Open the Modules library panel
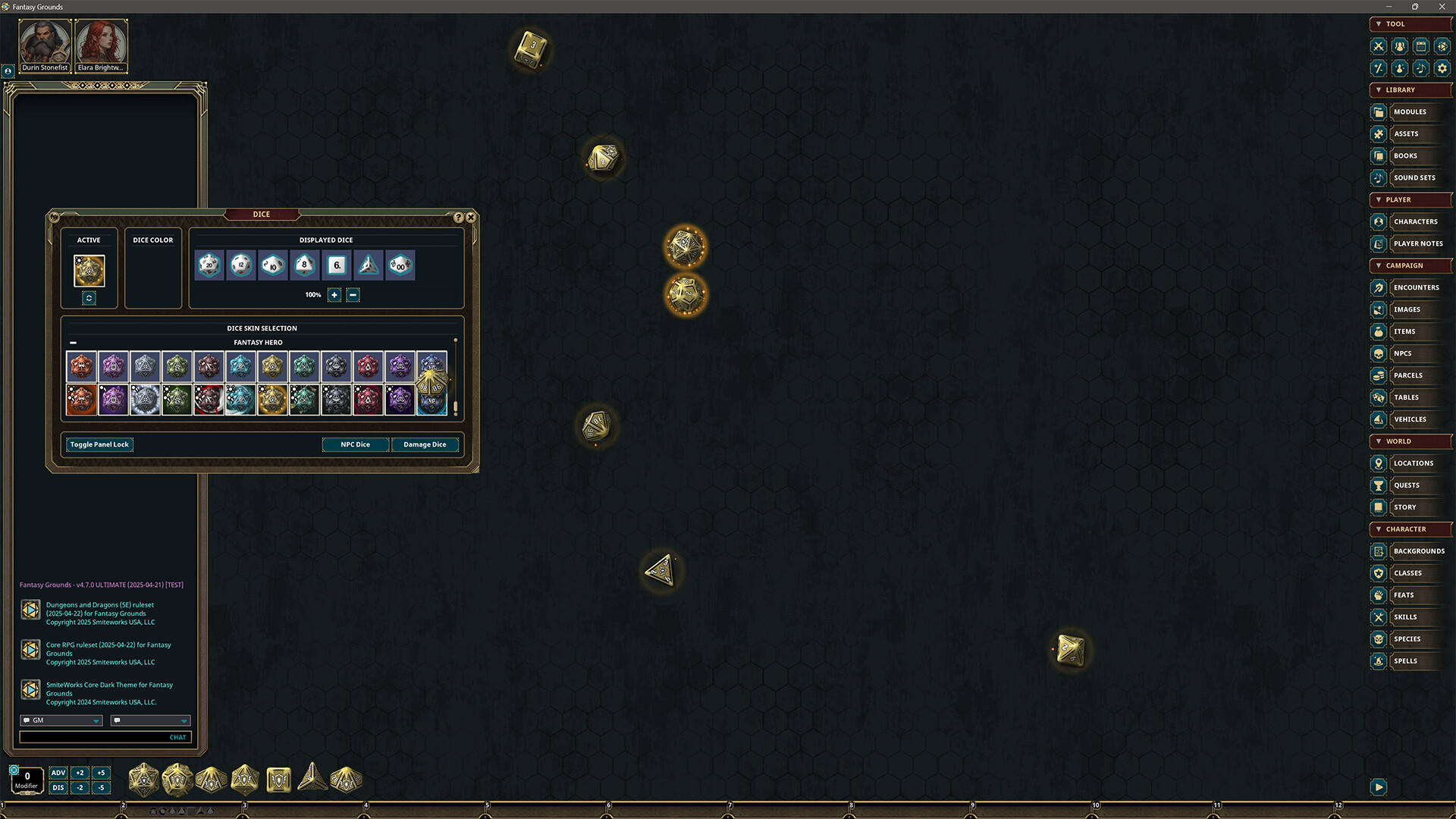The width and height of the screenshot is (1456, 819). point(1410,111)
